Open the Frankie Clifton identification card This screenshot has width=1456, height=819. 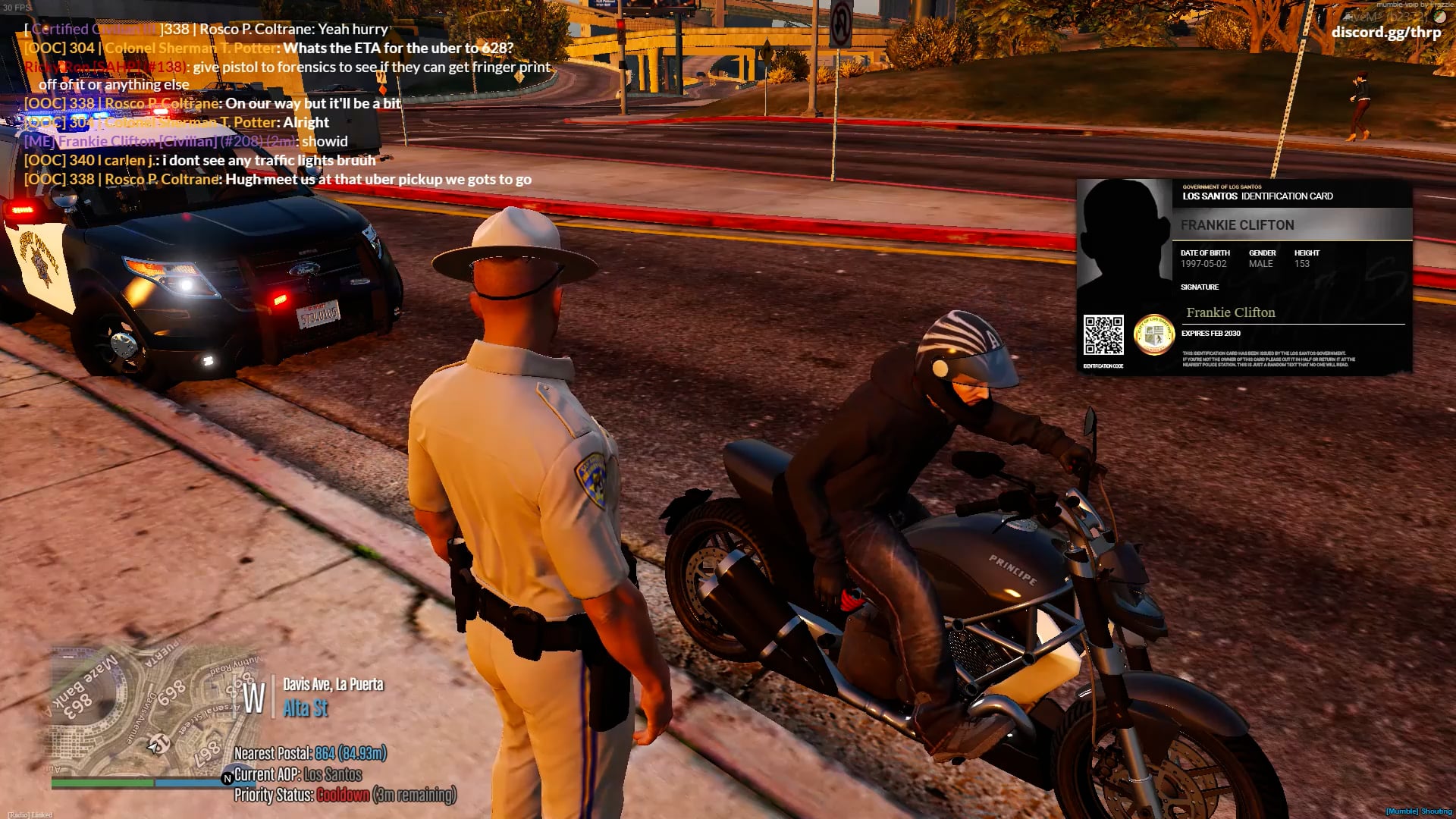[1244, 277]
